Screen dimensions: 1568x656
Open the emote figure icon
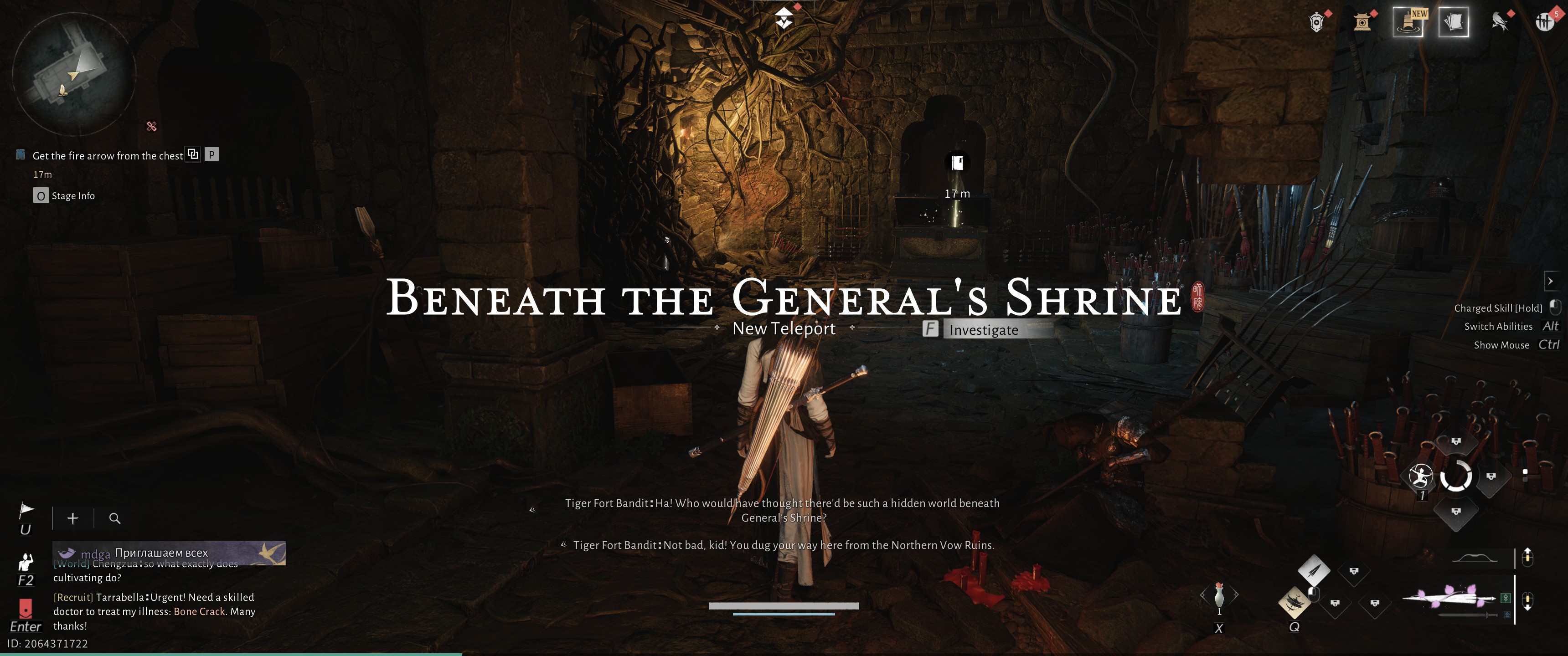[x=26, y=562]
